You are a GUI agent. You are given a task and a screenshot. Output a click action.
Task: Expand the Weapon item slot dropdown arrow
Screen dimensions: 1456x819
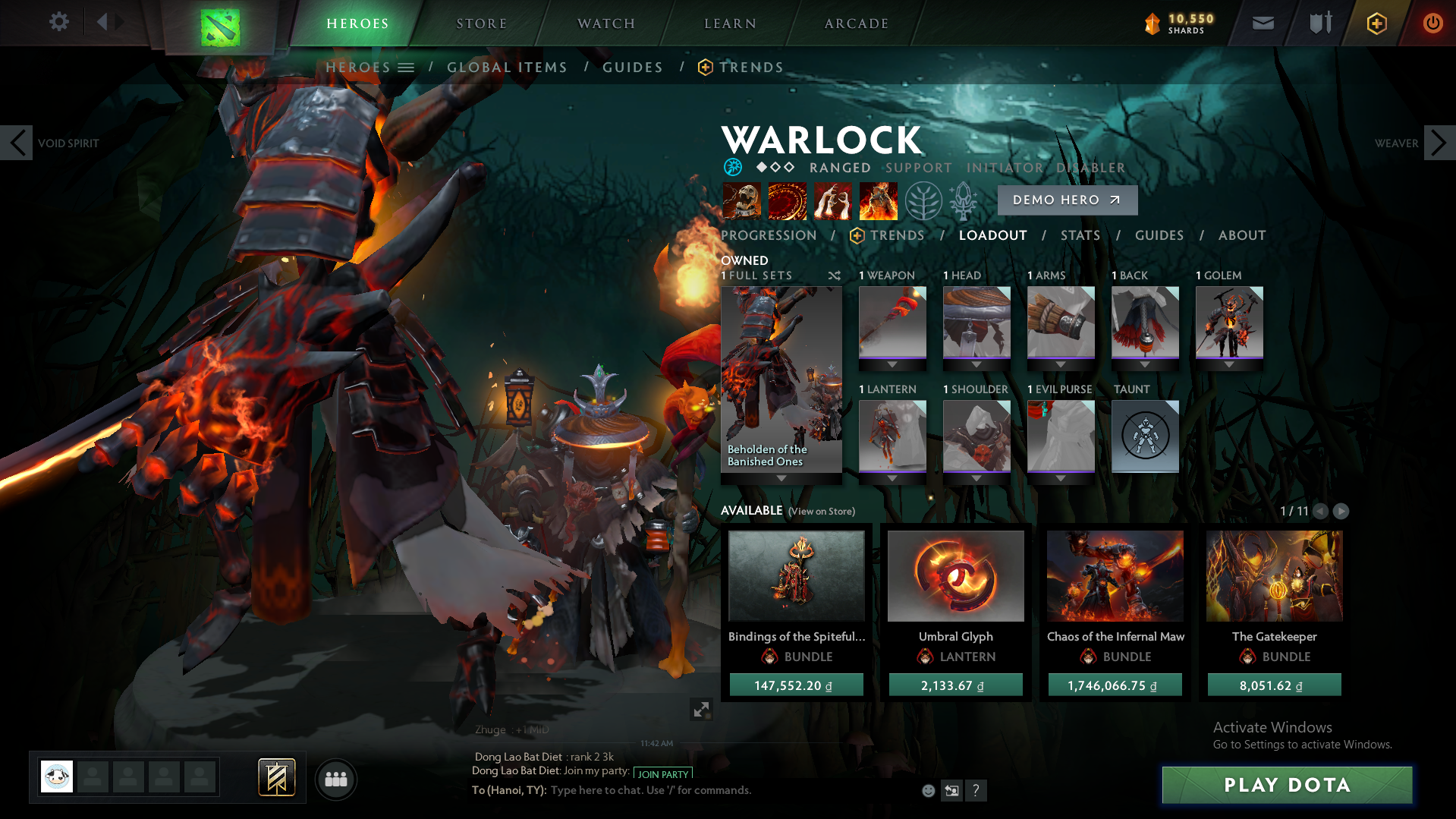click(x=892, y=364)
